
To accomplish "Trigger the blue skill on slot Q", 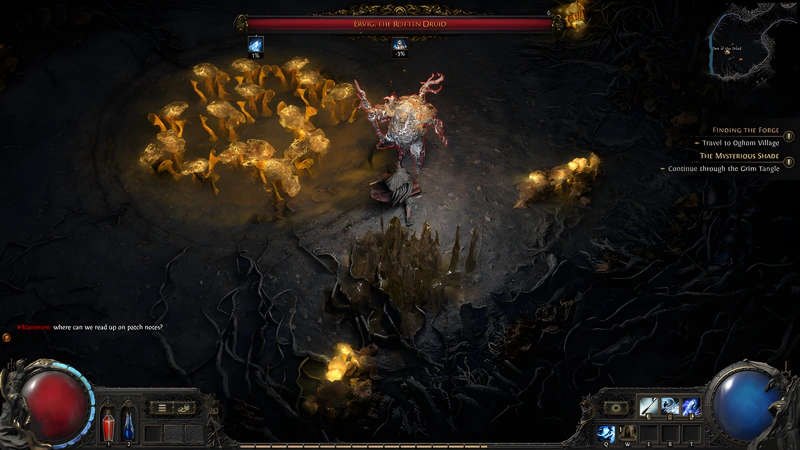I will pyautogui.click(x=607, y=433).
